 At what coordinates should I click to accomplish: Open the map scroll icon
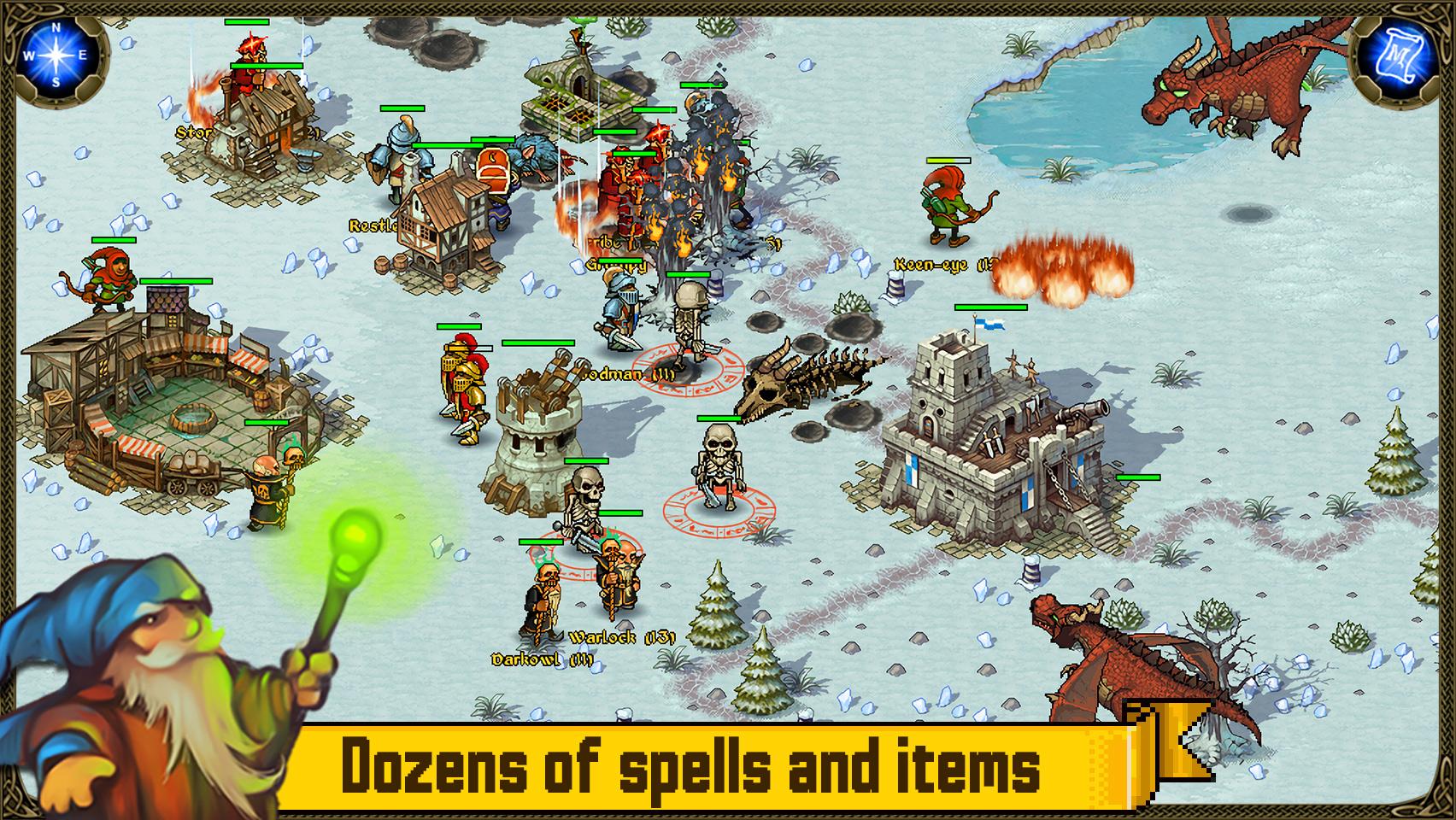(1401, 56)
